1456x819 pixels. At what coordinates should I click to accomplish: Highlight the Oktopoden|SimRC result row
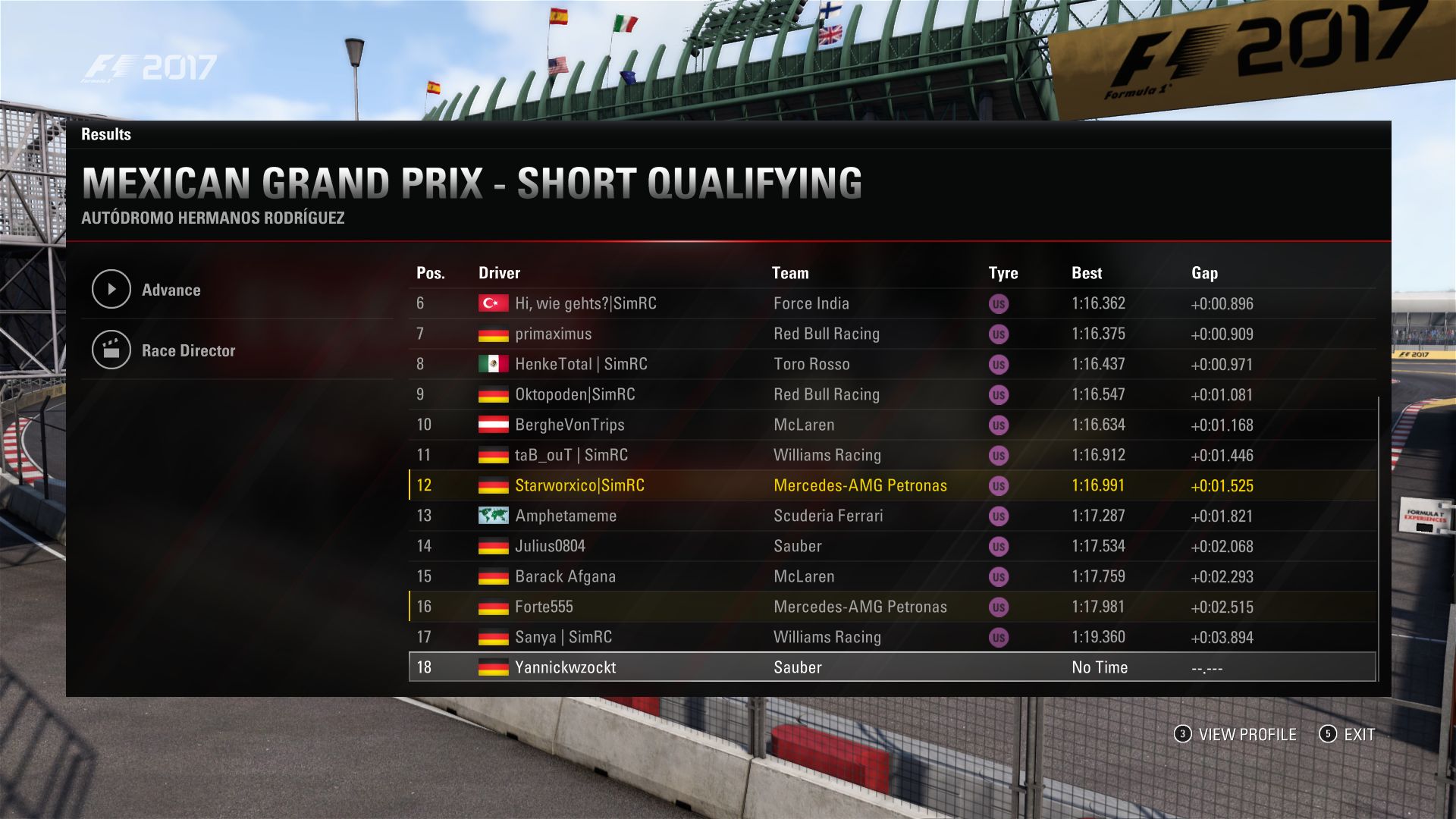[575, 394]
